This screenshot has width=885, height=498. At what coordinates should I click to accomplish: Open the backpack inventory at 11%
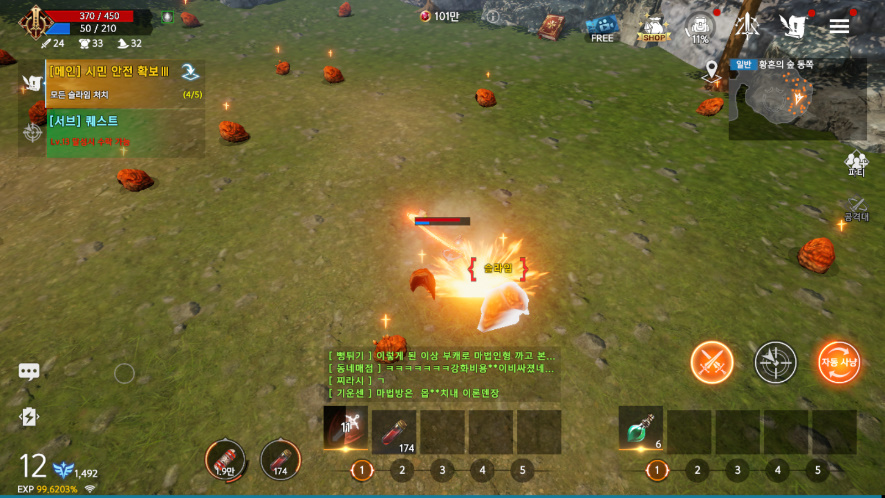tap(699, 27)
